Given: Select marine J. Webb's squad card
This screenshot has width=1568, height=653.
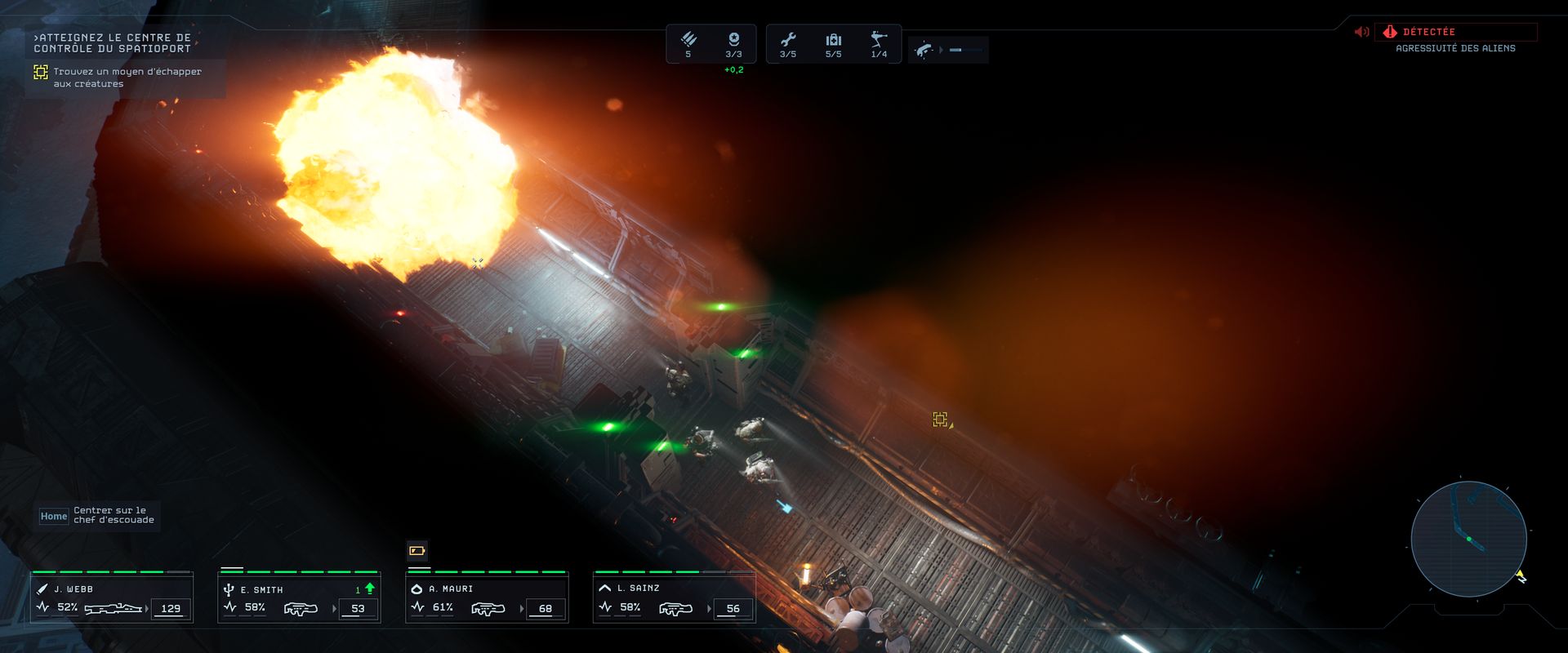Looking at the screenshot, I should click(x=112, y=598).
